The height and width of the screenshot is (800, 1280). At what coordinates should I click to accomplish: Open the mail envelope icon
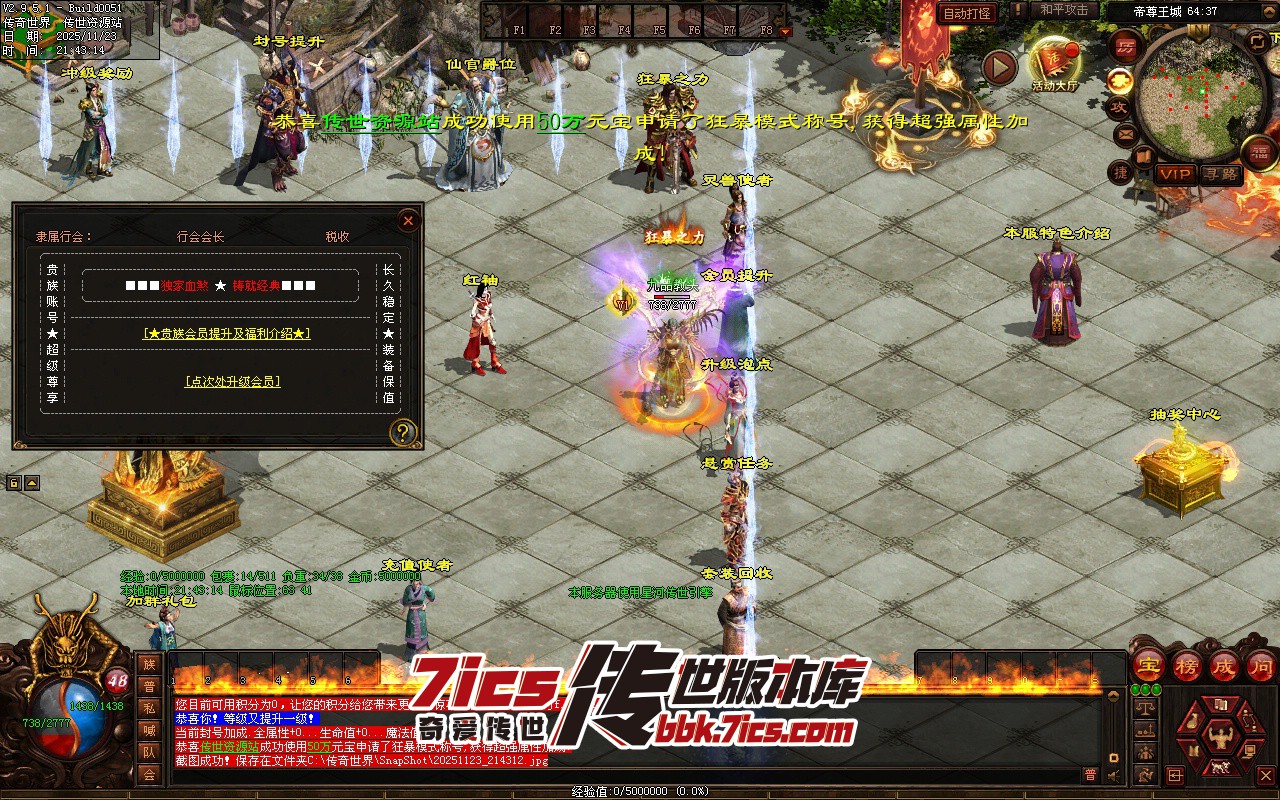click(1125, 134)
